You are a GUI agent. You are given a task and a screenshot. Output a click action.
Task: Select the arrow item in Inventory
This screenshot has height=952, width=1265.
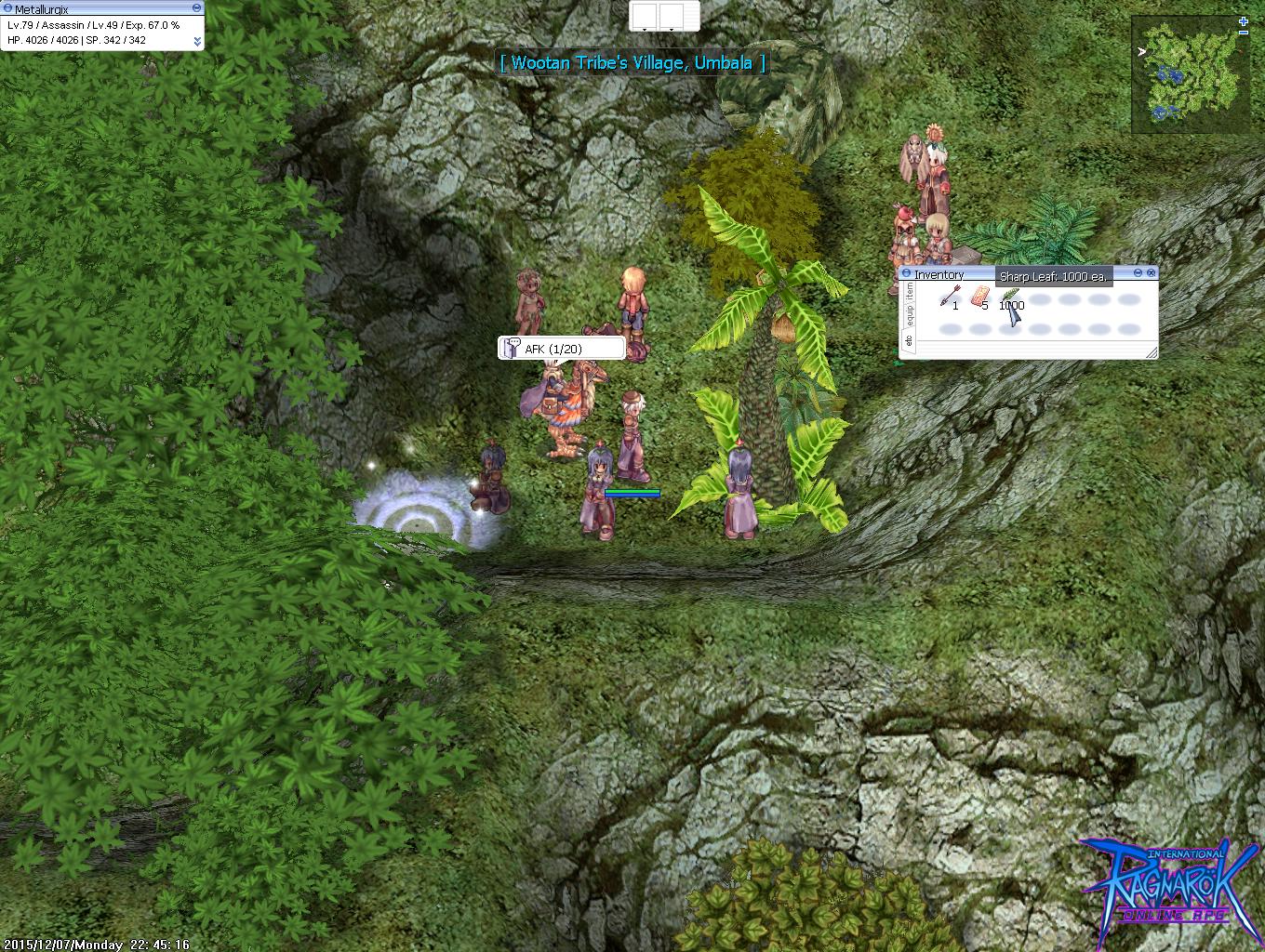949,296
